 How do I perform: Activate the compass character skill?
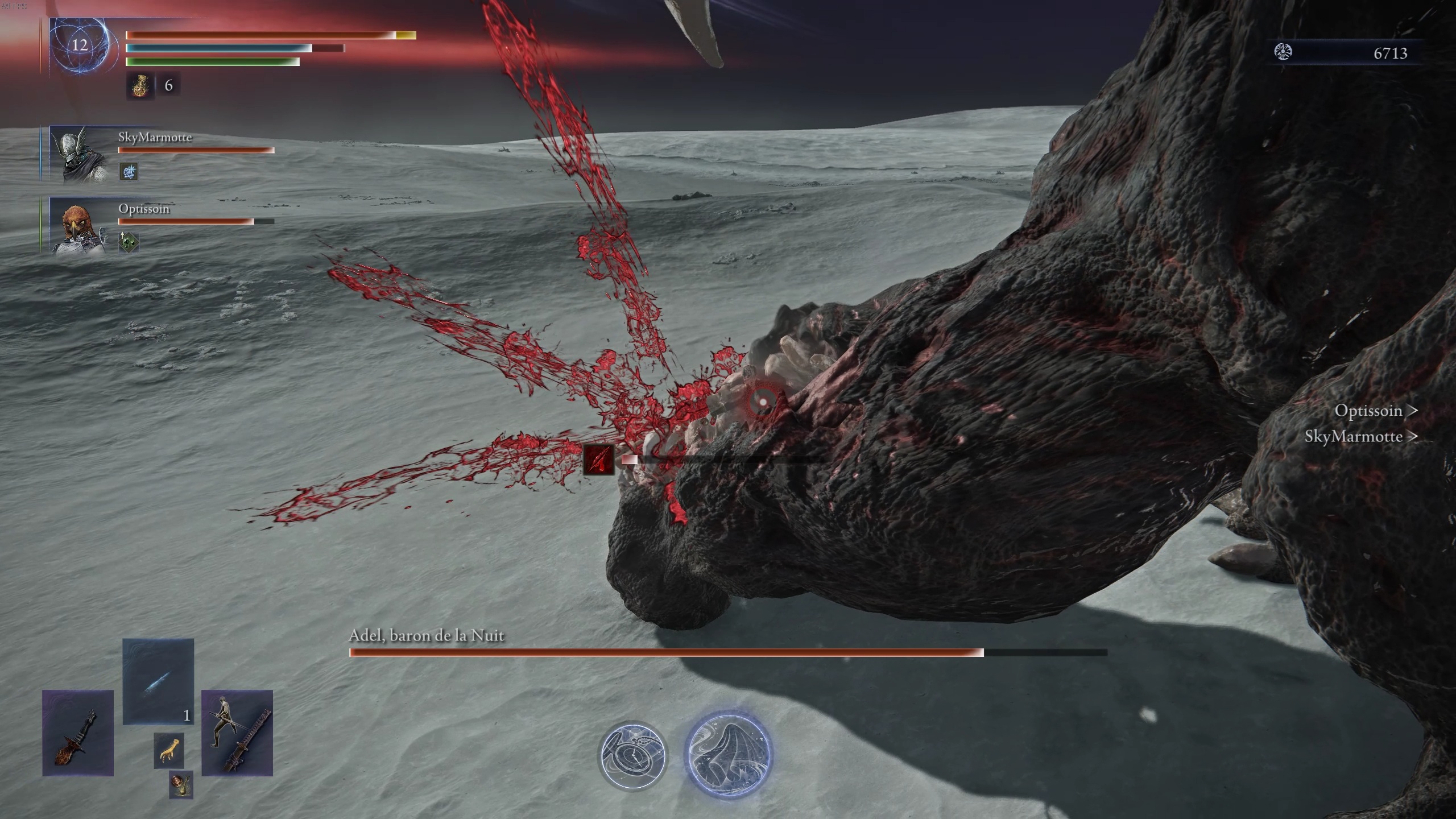[x=632, y=755]
